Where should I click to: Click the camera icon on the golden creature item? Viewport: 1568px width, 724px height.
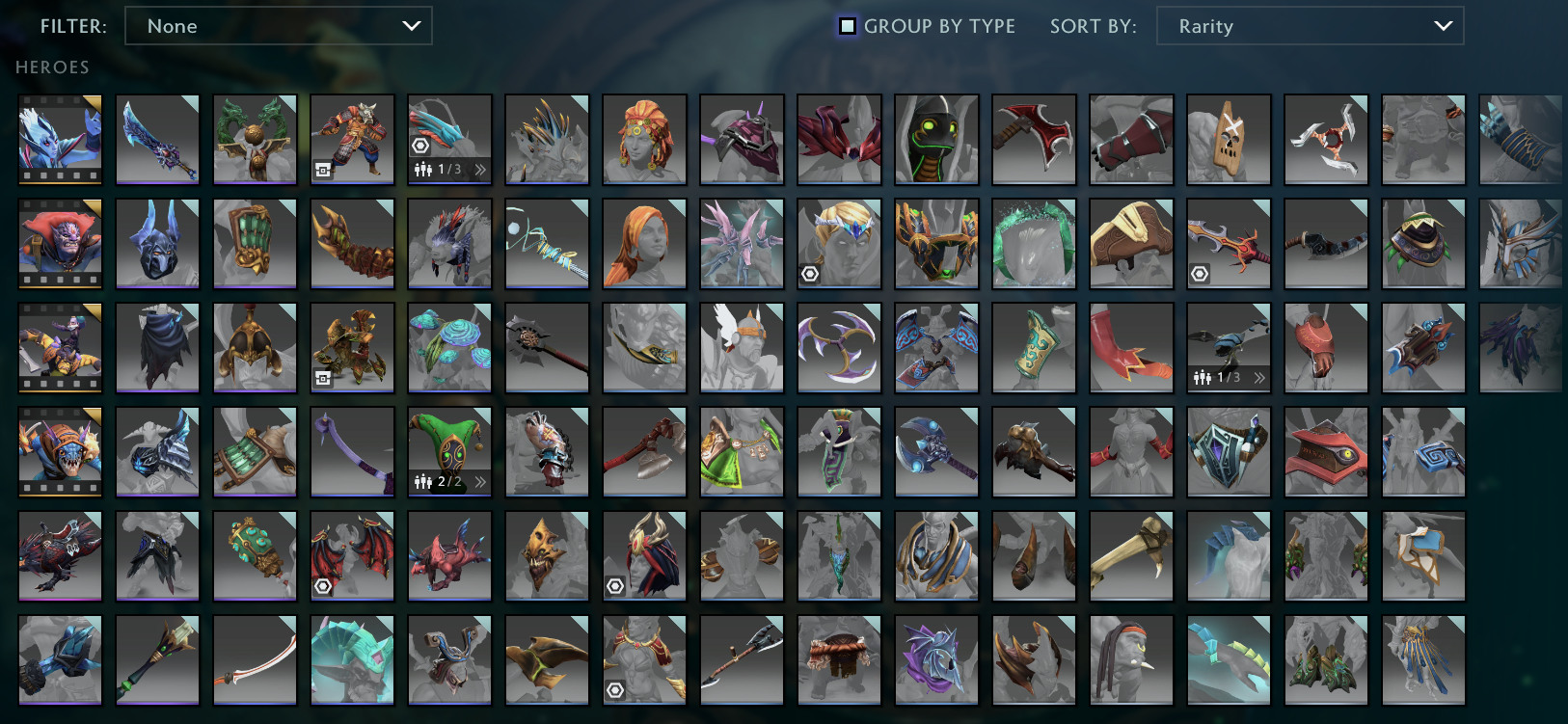tap(322, 378)
